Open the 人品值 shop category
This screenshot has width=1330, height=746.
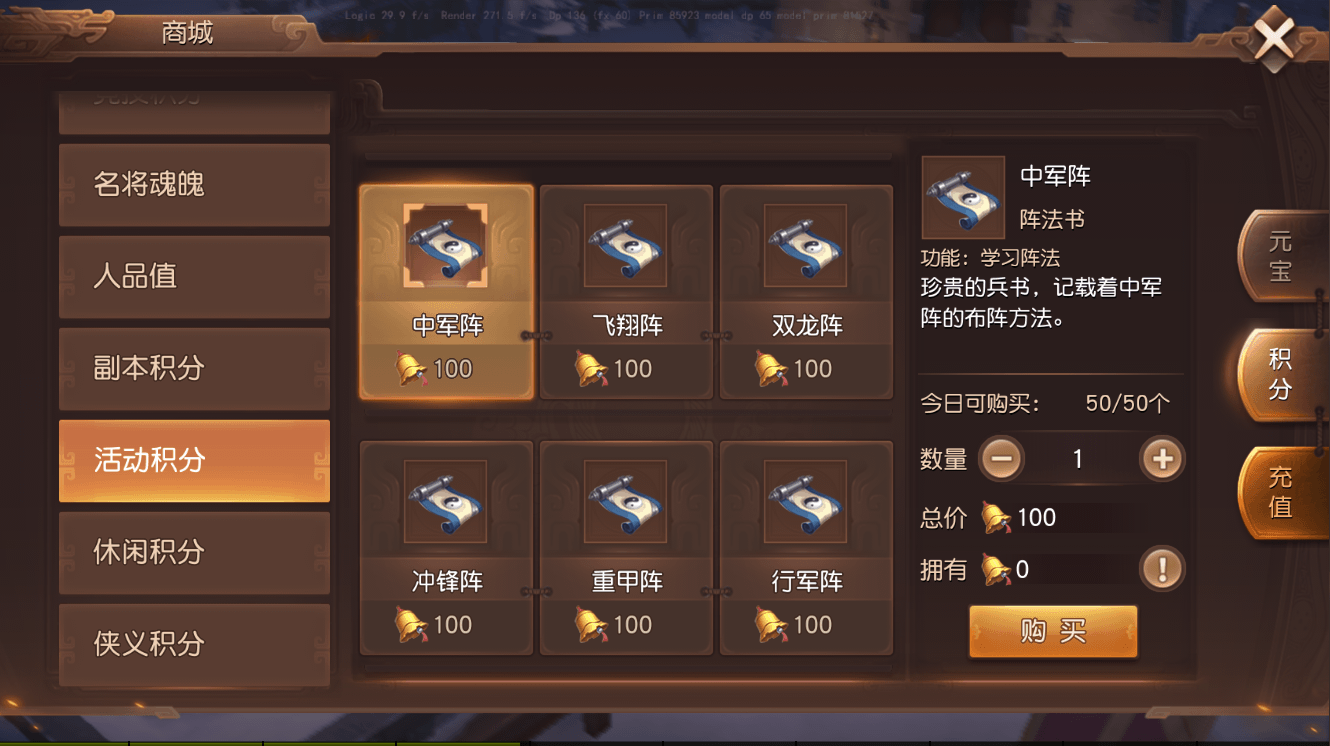click(194, 277)
